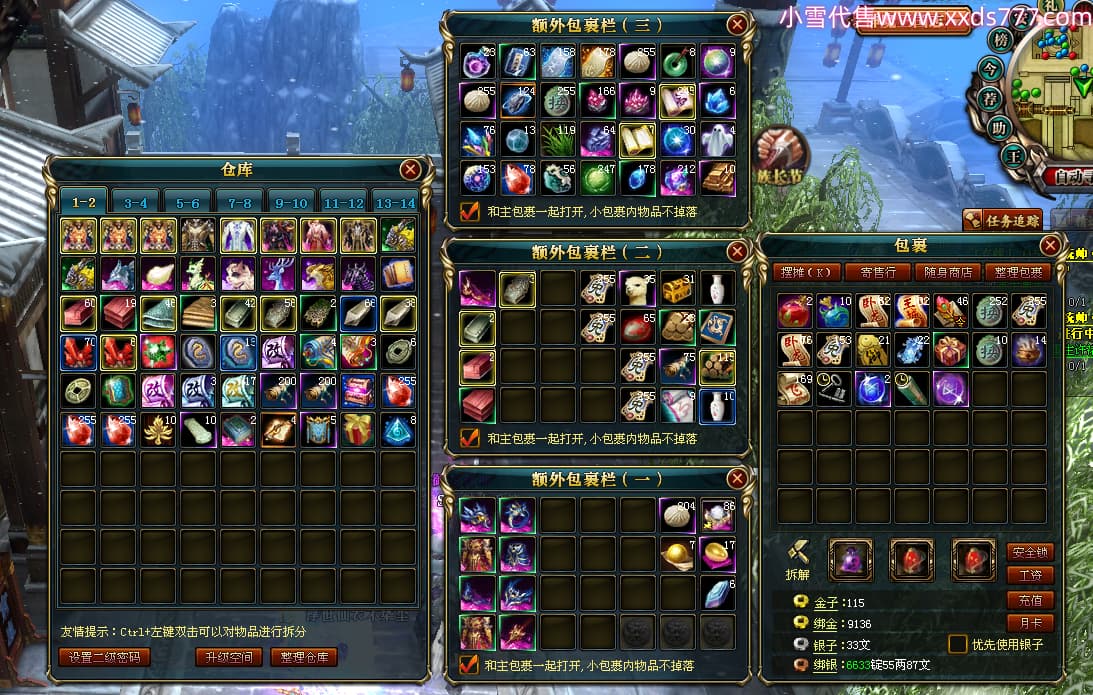Close the 仓库 warehouse window

click(x=410, y=169)
